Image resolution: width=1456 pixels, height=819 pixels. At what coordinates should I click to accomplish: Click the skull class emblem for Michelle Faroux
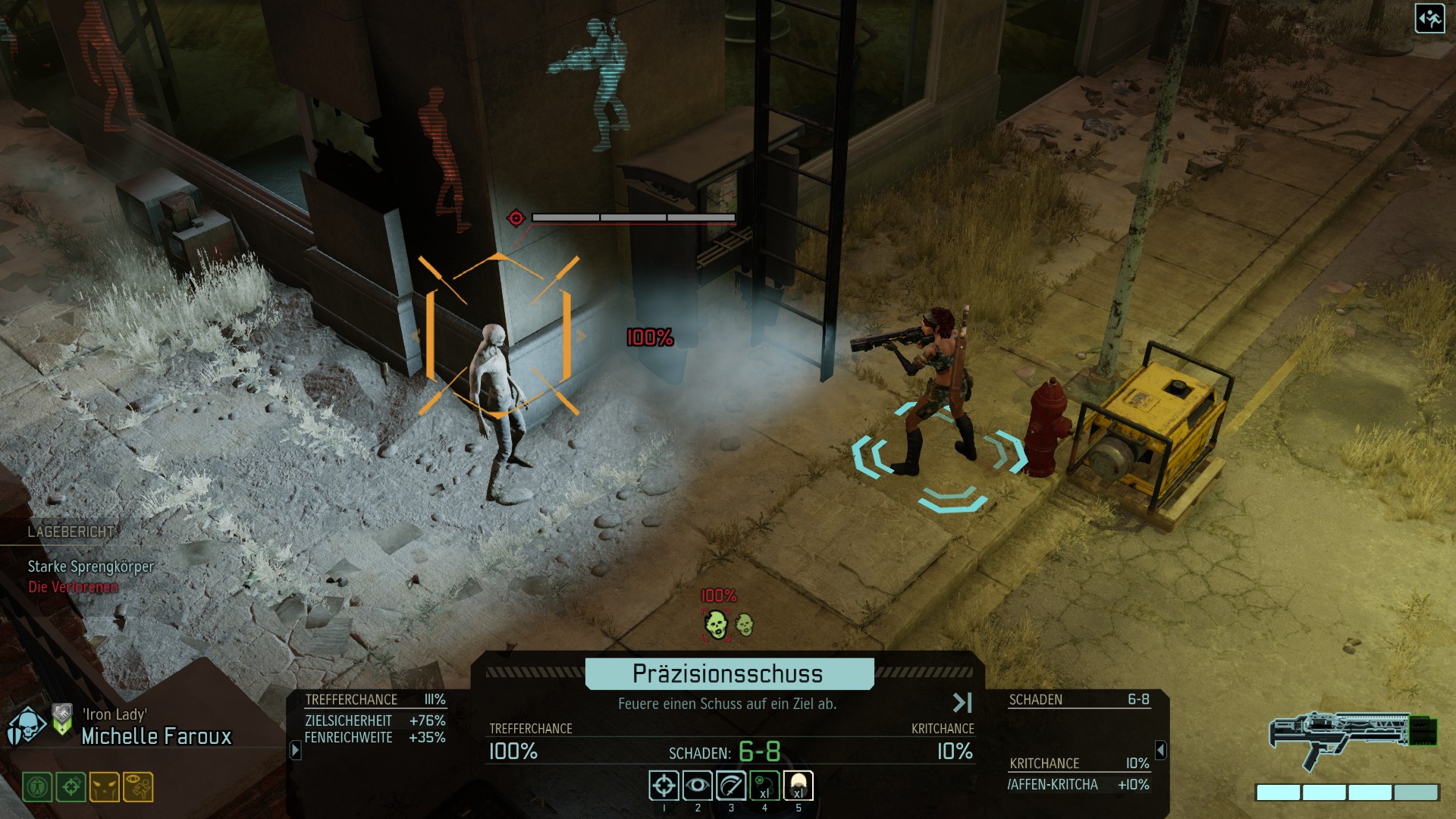tap(27, 726)
